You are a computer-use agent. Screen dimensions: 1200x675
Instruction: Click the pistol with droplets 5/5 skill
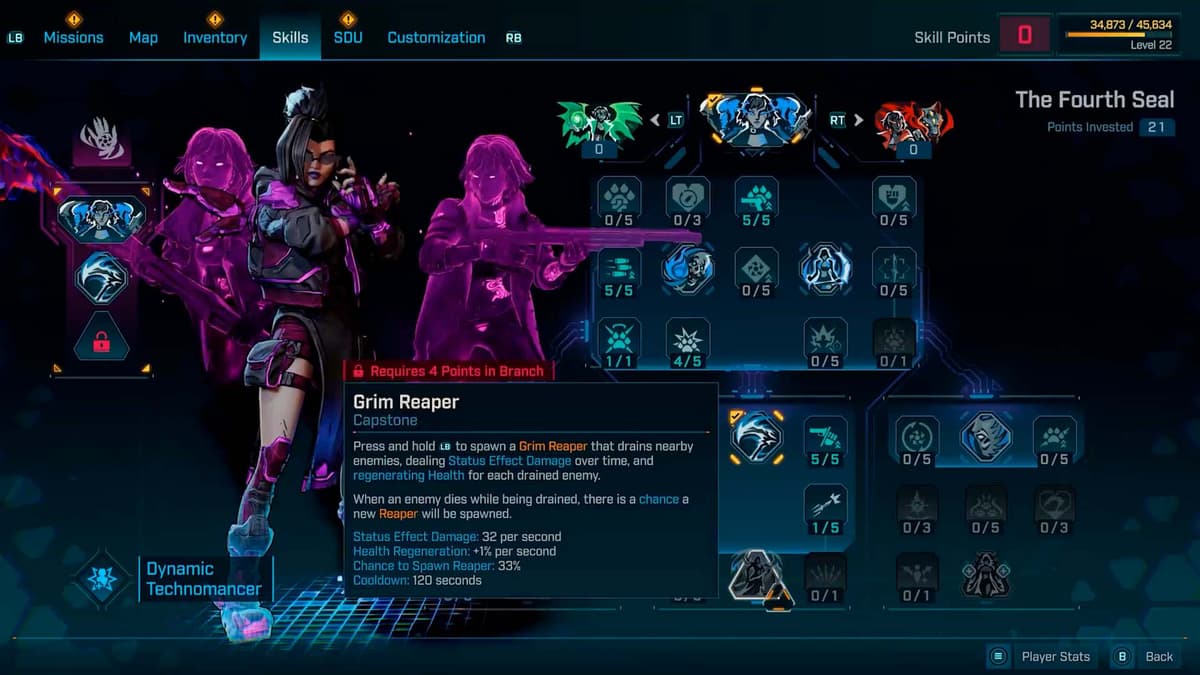tap(756, 201)
